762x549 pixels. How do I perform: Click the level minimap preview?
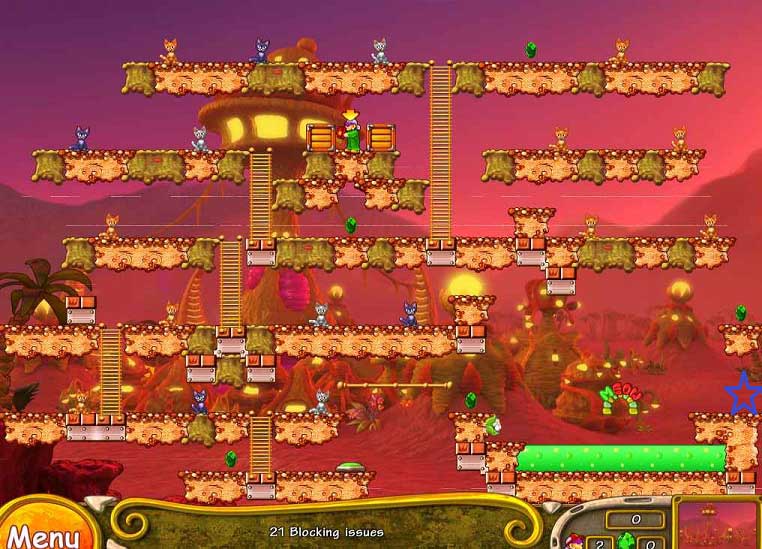pos(718,524)
